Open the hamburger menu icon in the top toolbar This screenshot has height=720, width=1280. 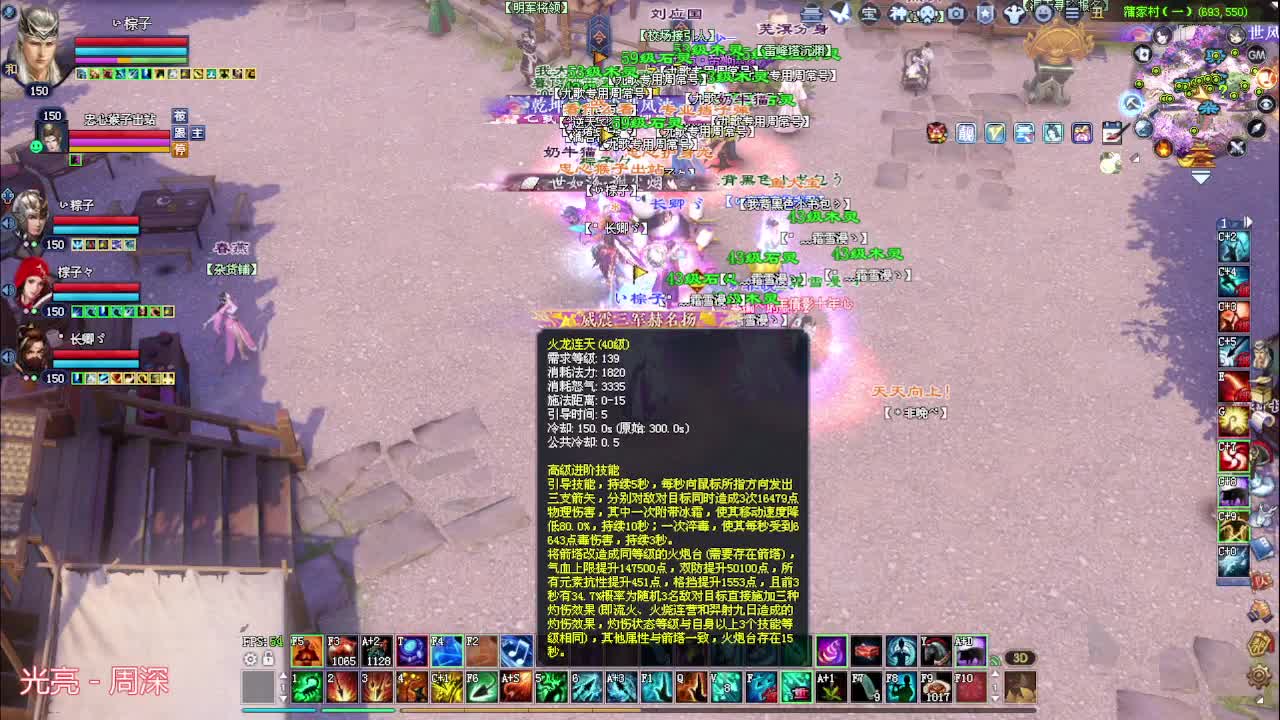pyautogui.click(x=1072, y=14)
